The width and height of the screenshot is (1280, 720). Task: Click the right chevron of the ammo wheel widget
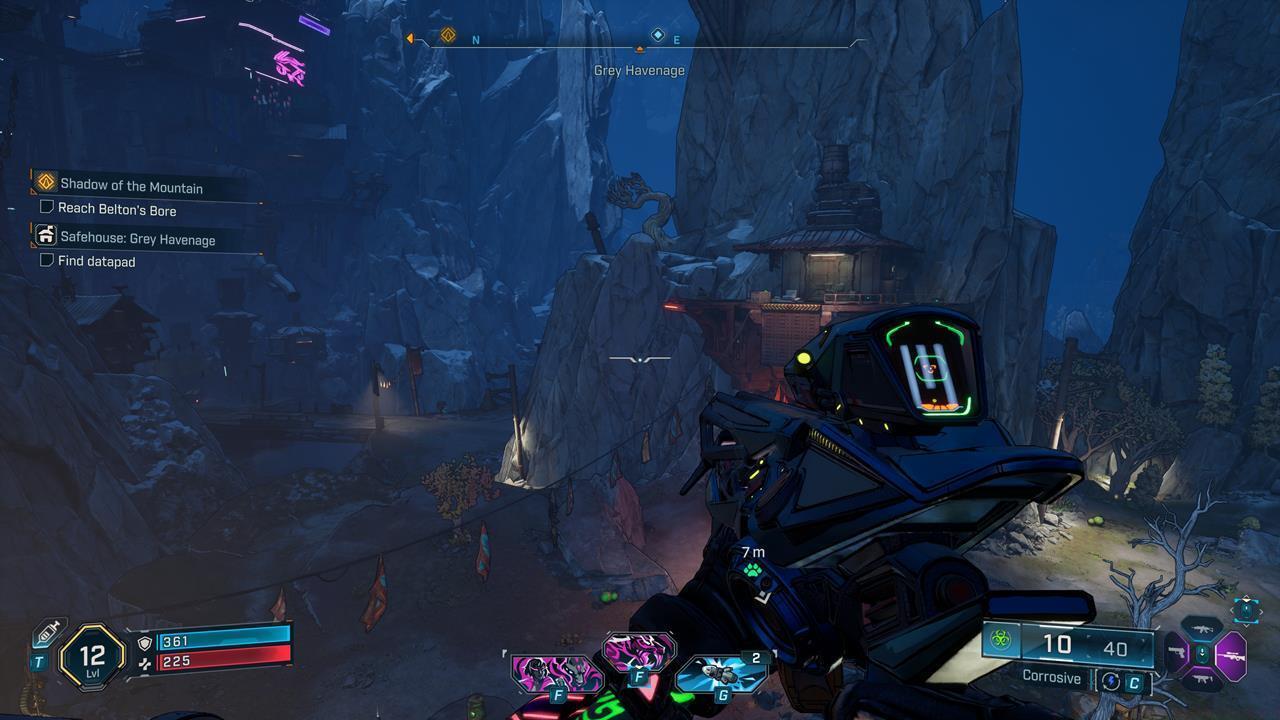1260,611
